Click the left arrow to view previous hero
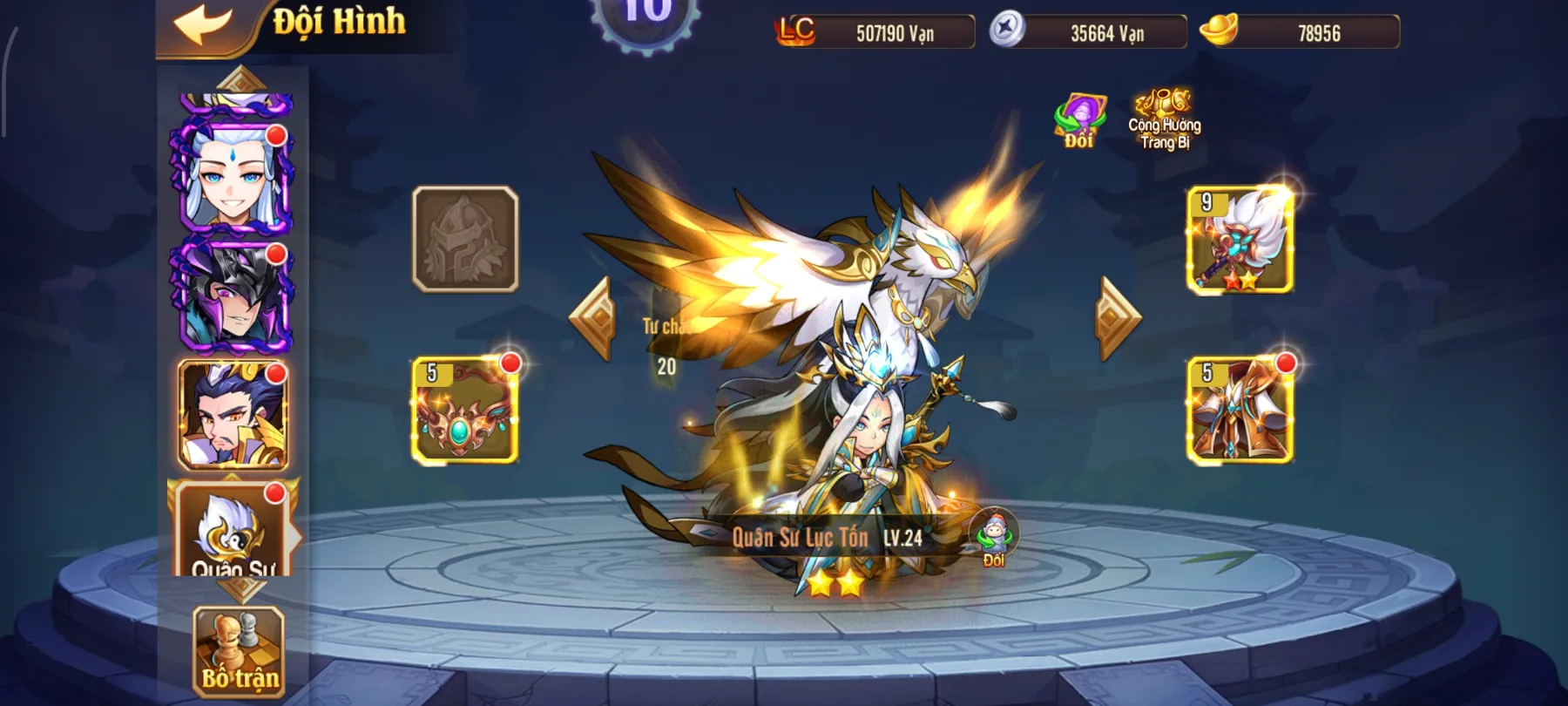1568x706 pixels. pos(593,316)
